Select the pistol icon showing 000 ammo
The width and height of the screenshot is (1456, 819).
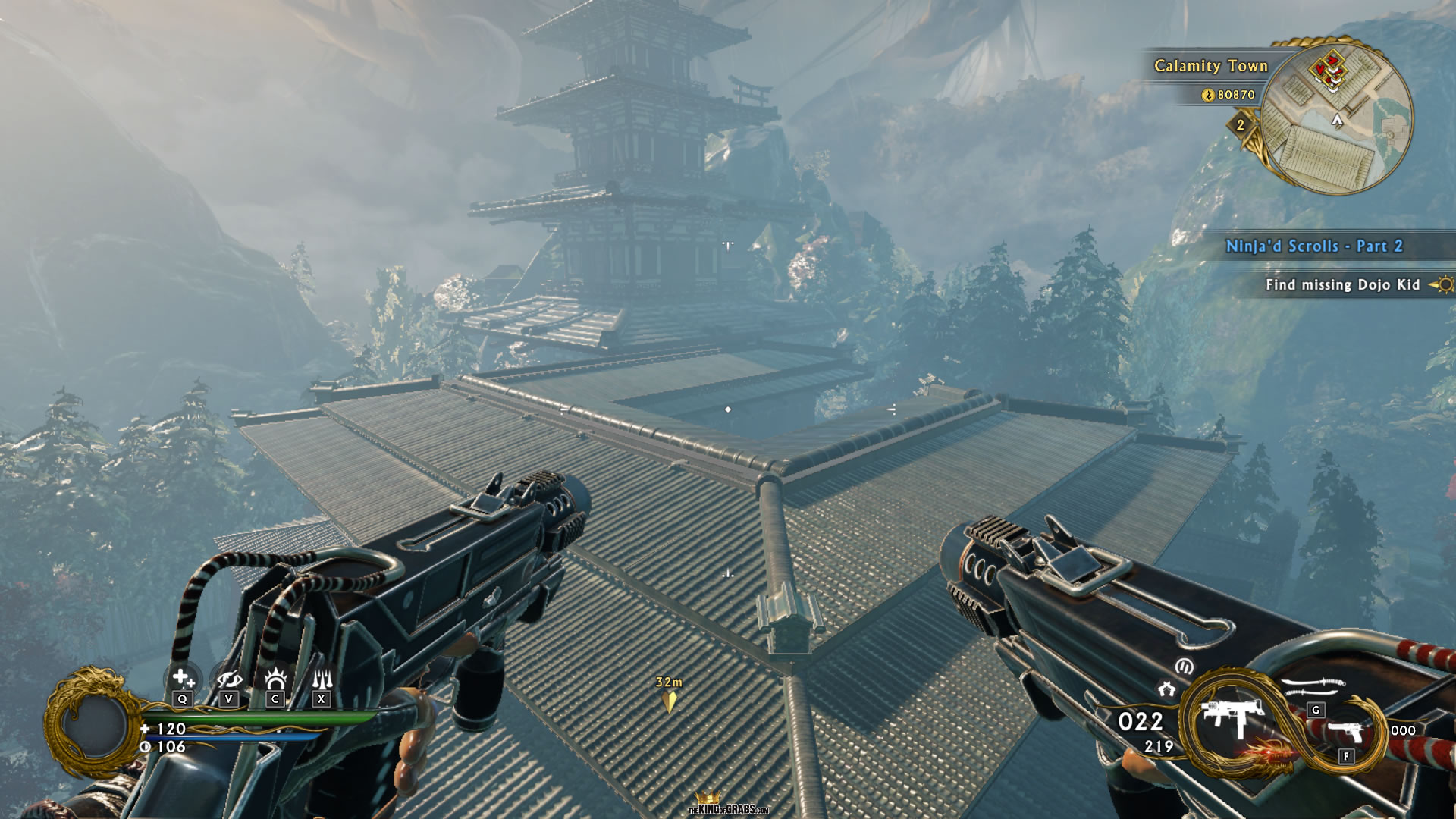1345,730
